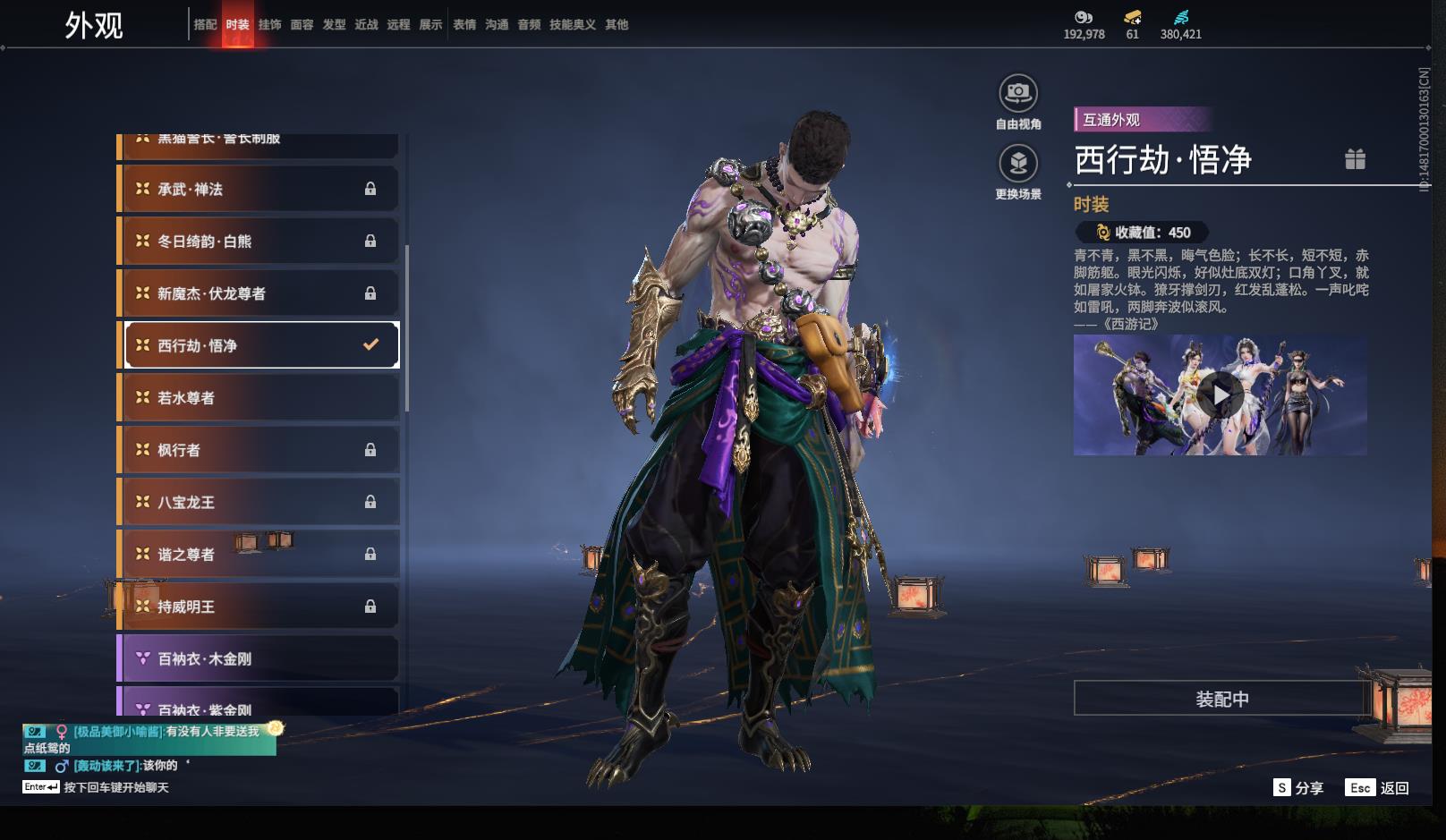
Task: Play the outfit preview video
Action: coord(1221,395)
